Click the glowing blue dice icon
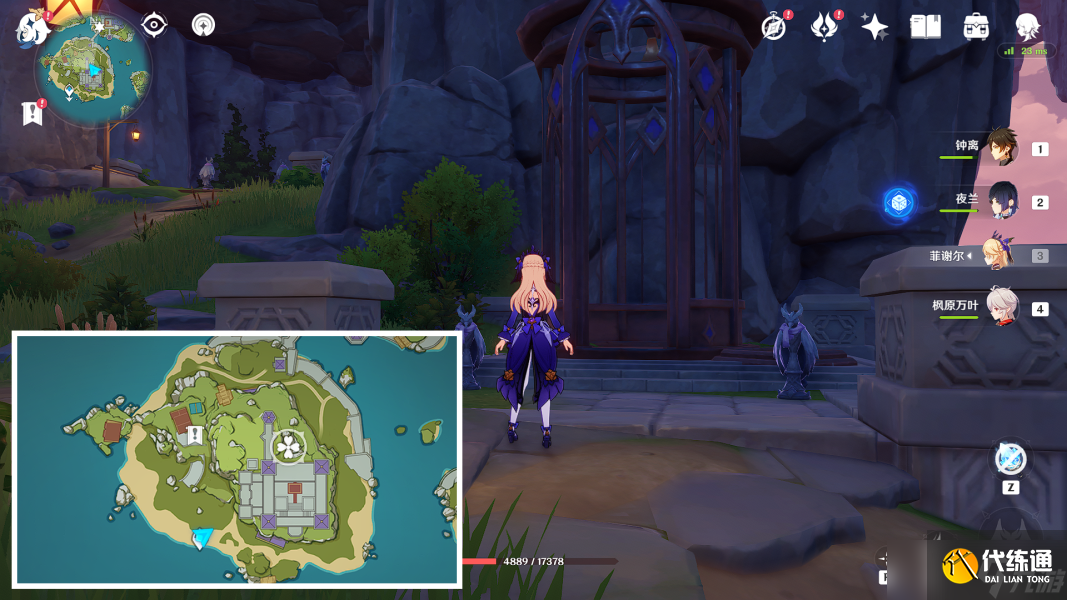Image resolution: width=1067 pixels, height=600 pixels. pyautogui.click(x=899, y=203)
